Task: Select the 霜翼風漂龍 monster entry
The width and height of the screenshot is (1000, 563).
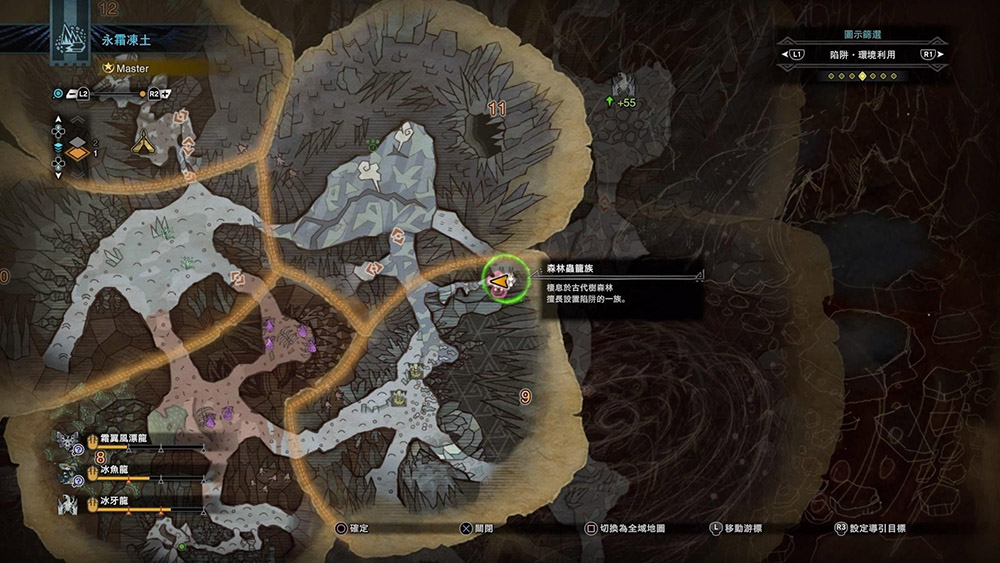Action: pos(125,439)
